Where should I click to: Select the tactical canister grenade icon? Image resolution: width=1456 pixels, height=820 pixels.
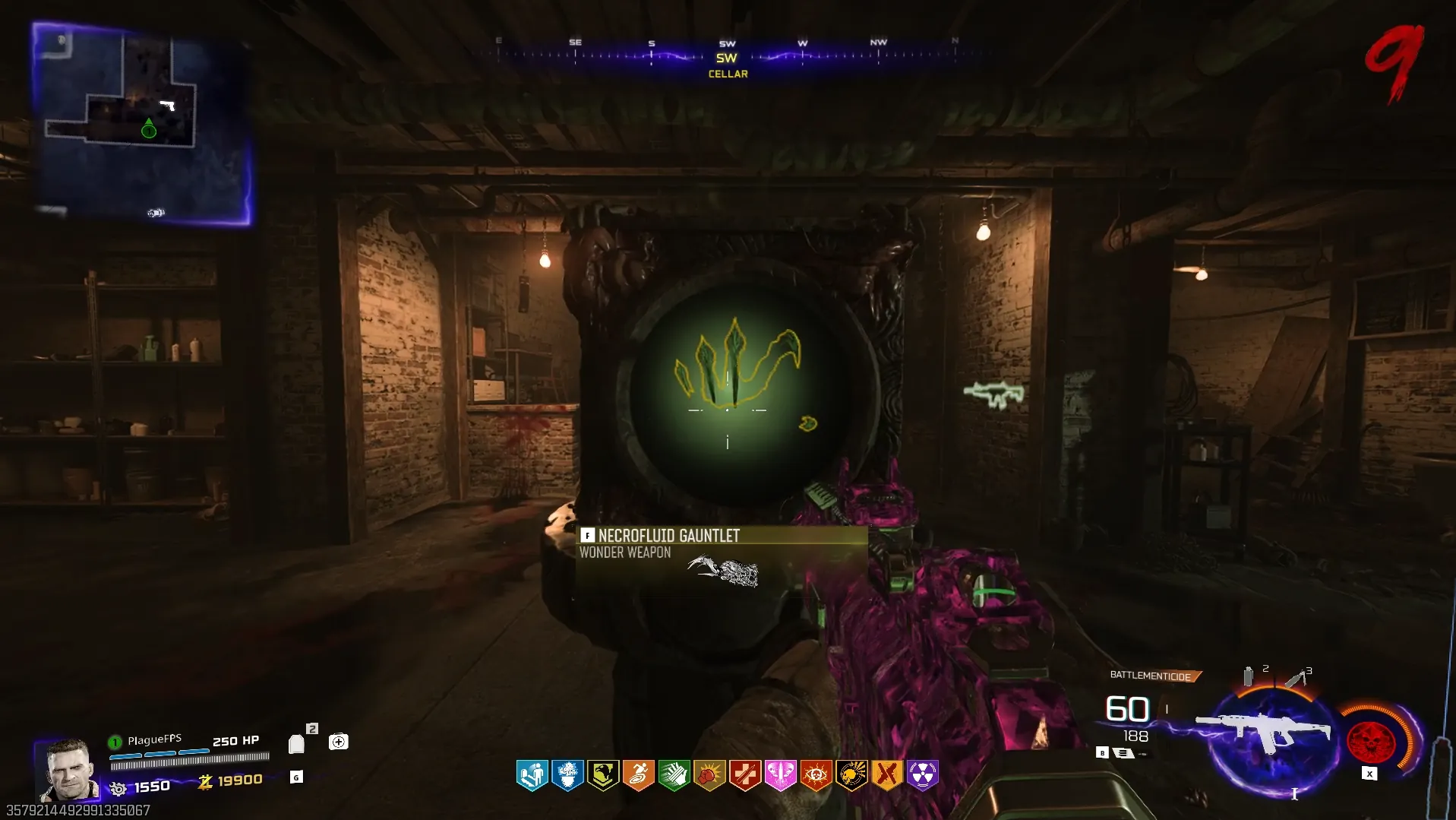click(1248, 676)
